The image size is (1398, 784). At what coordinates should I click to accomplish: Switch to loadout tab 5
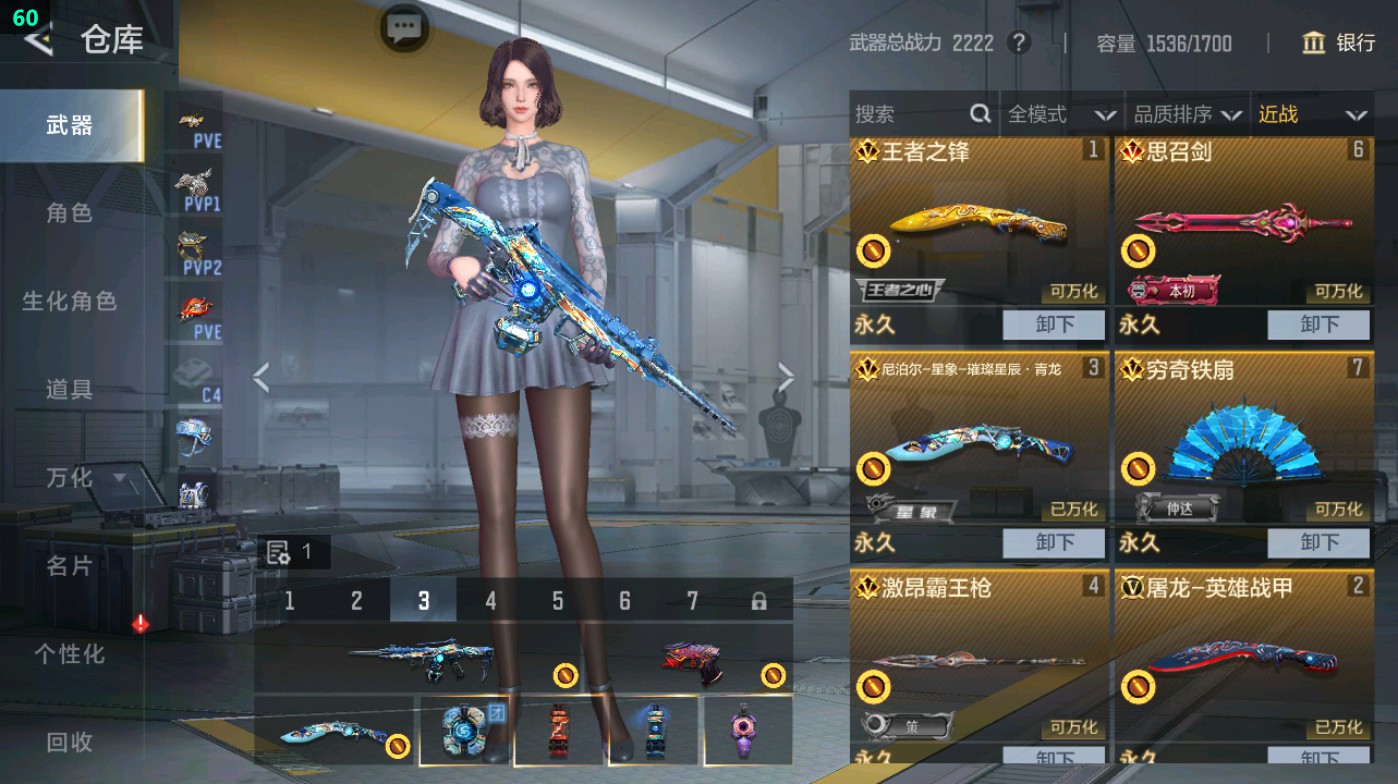(x=557, y=600)
